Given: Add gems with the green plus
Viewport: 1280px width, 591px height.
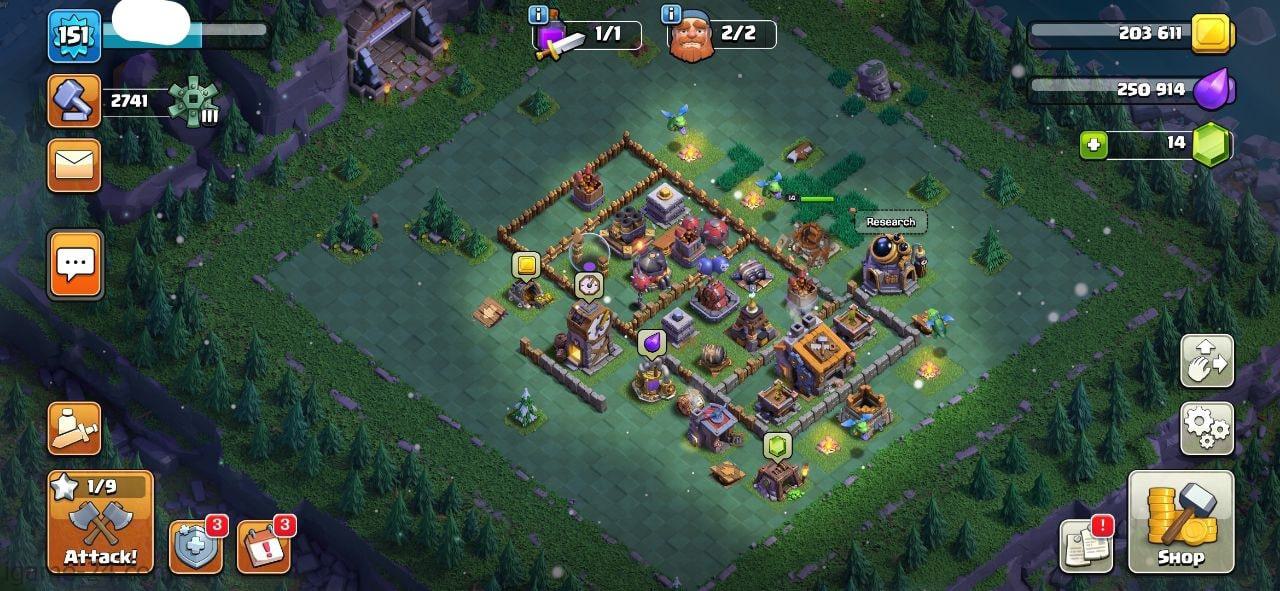Looking at the screenshot, I should coord(1093,145).
